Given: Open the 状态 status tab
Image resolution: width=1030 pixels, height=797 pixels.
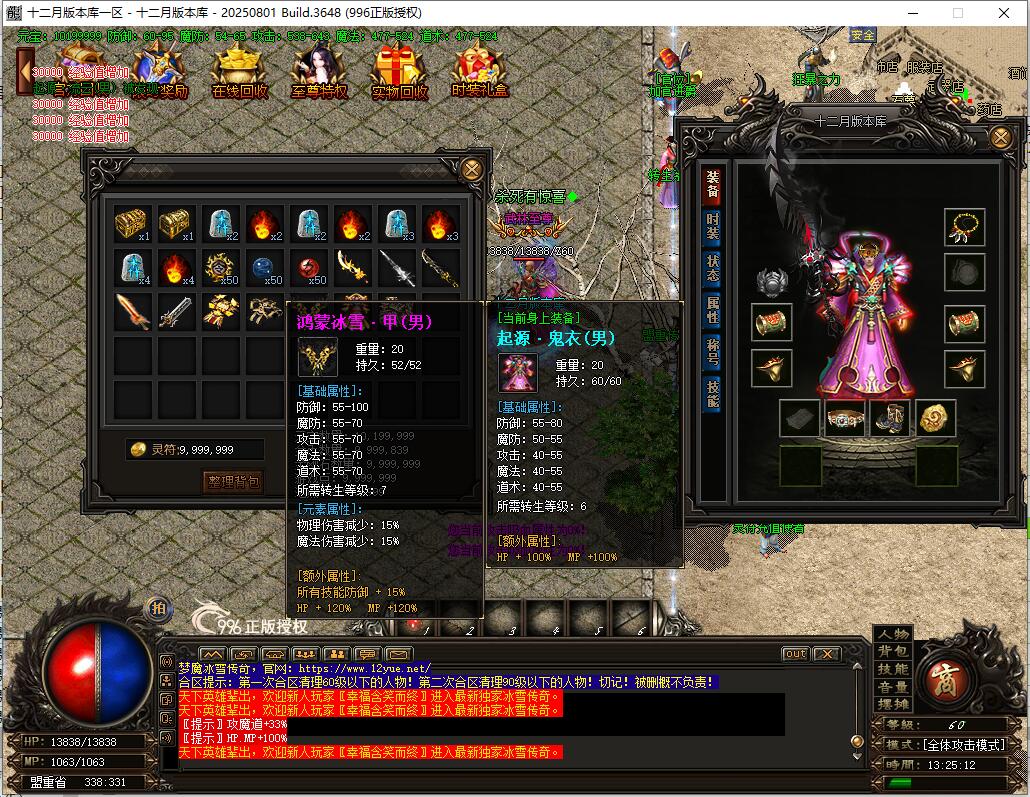Looking at the screenshot, I should [x=712, y=268].
